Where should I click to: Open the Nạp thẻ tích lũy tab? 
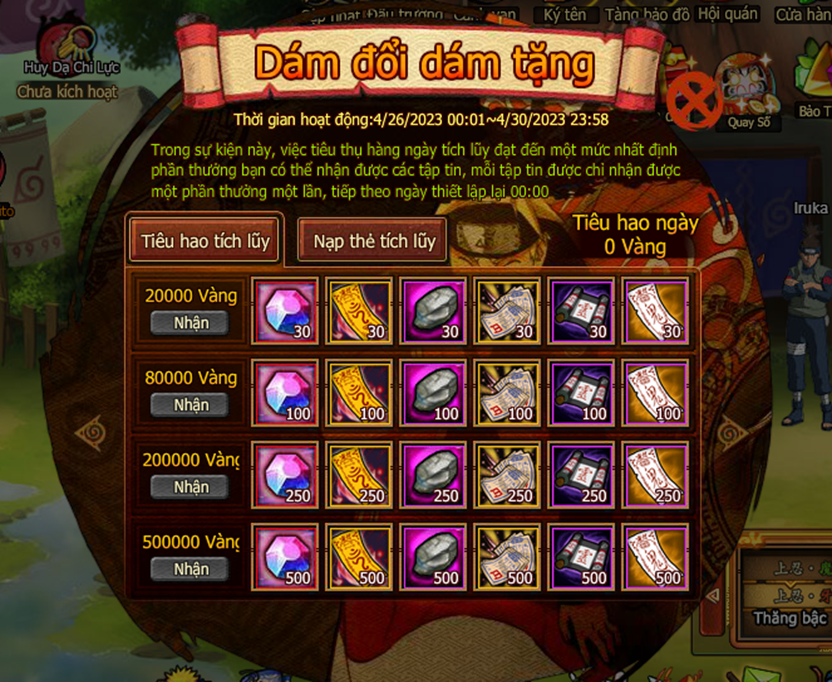(374, 241)
